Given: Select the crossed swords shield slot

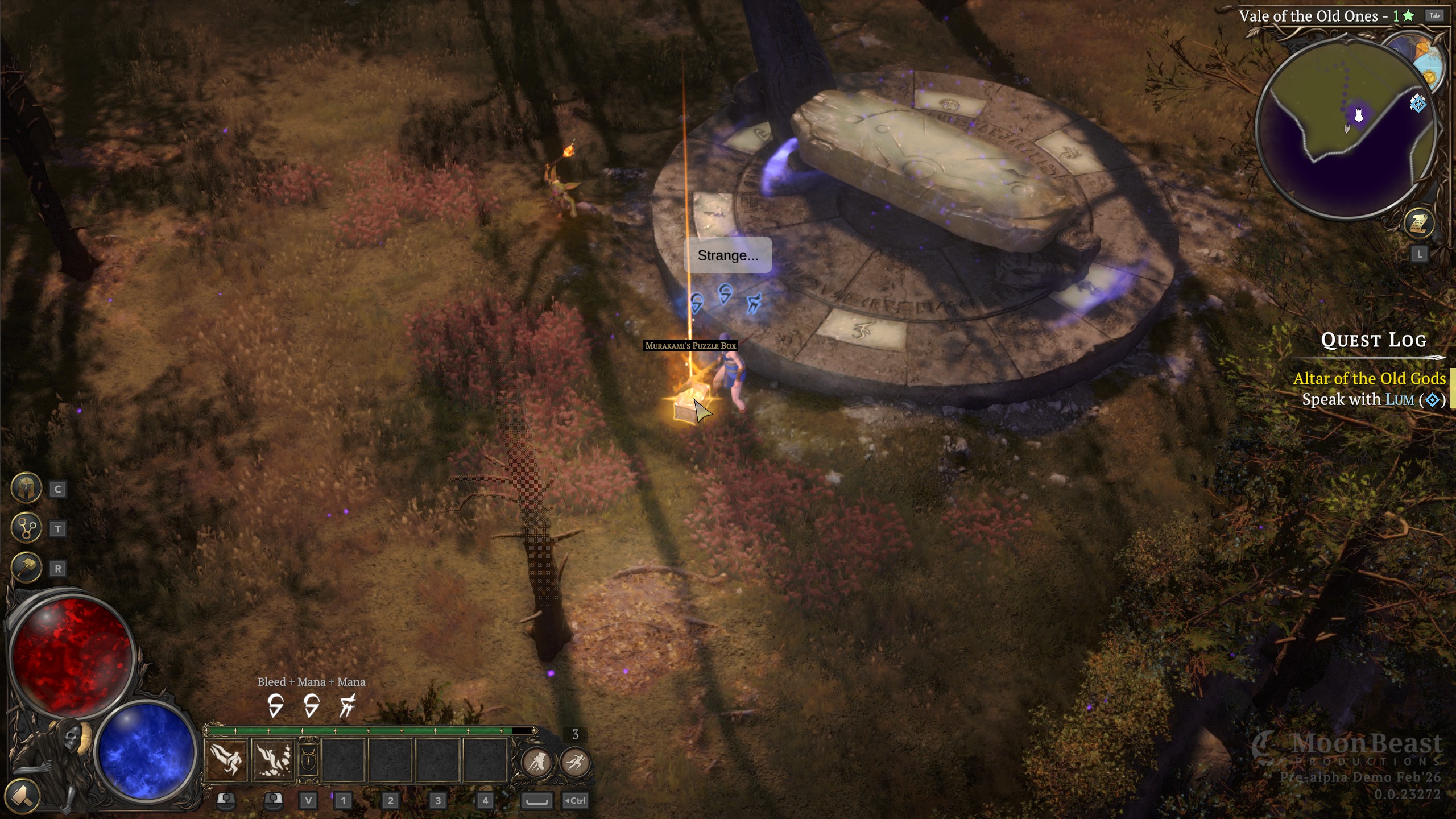Looking at the screenshot, I should 308,760.
